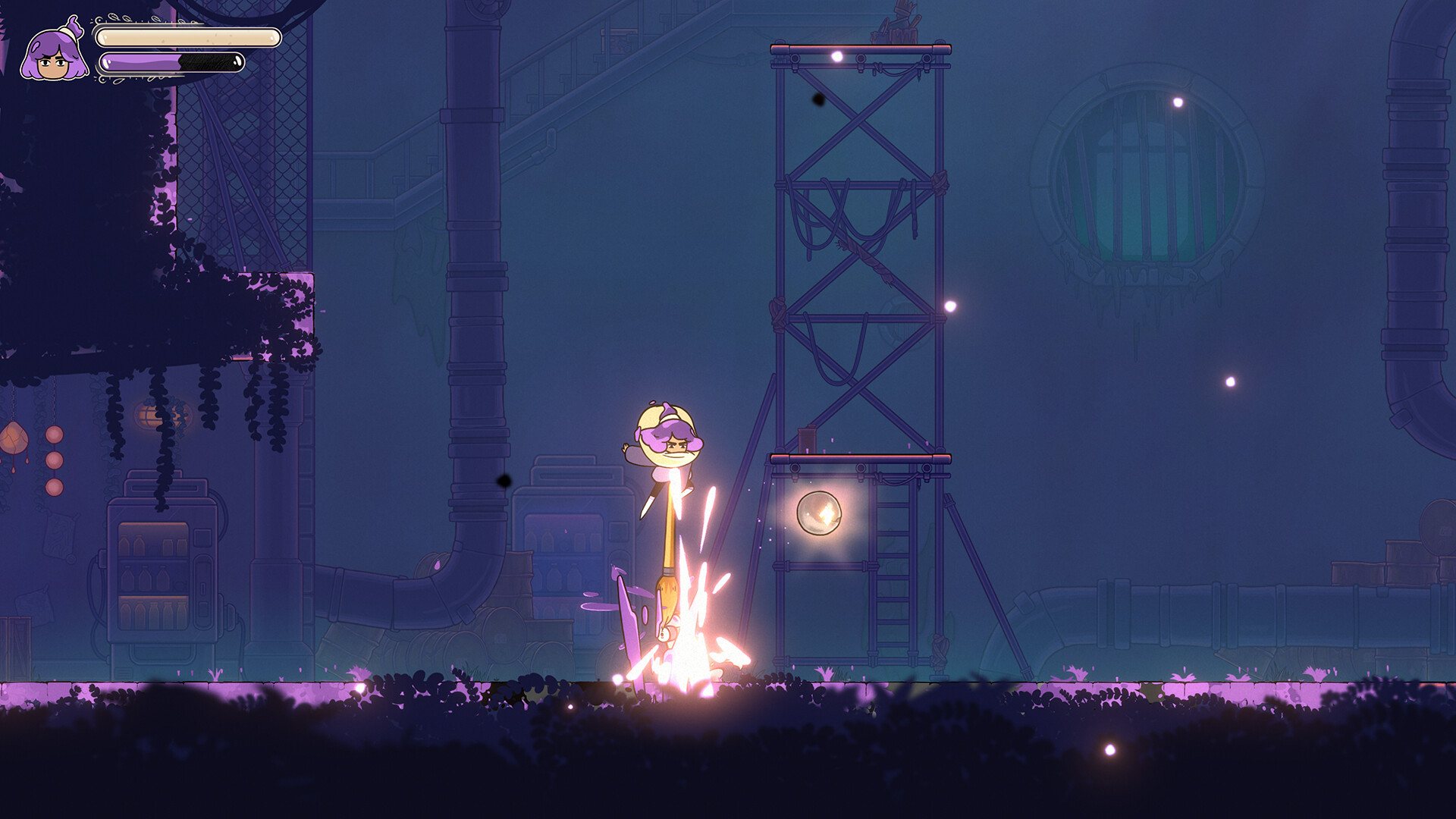The image size is (1456, 819).
Task: Click the dark floating blob beside the character
Action: [503, 481]
